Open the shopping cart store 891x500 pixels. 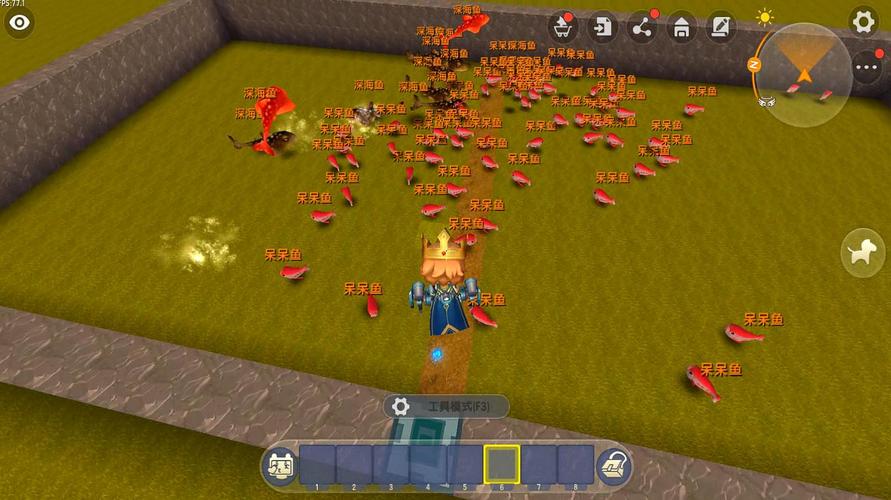click(x=561, y=27)
